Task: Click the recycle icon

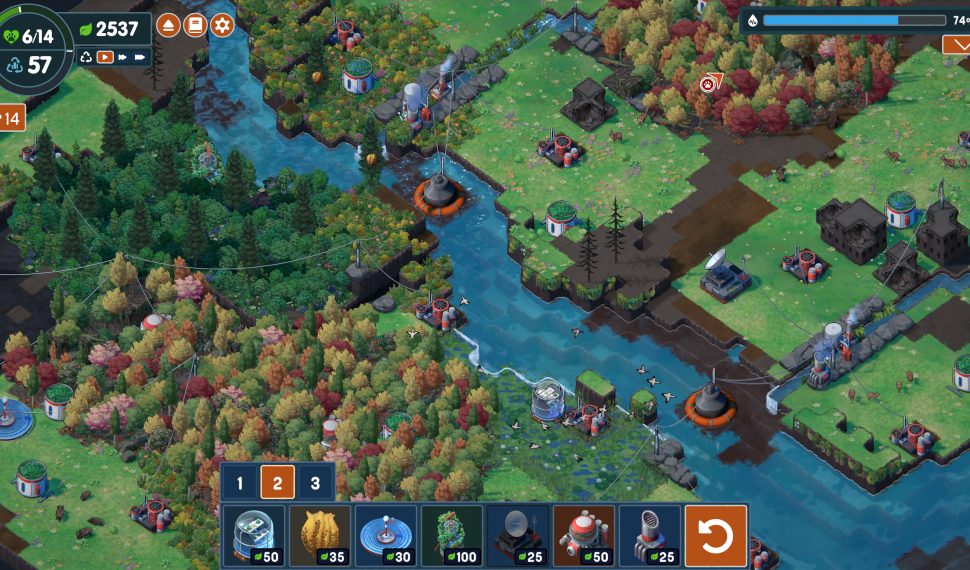Action: (x=86, y=58)
